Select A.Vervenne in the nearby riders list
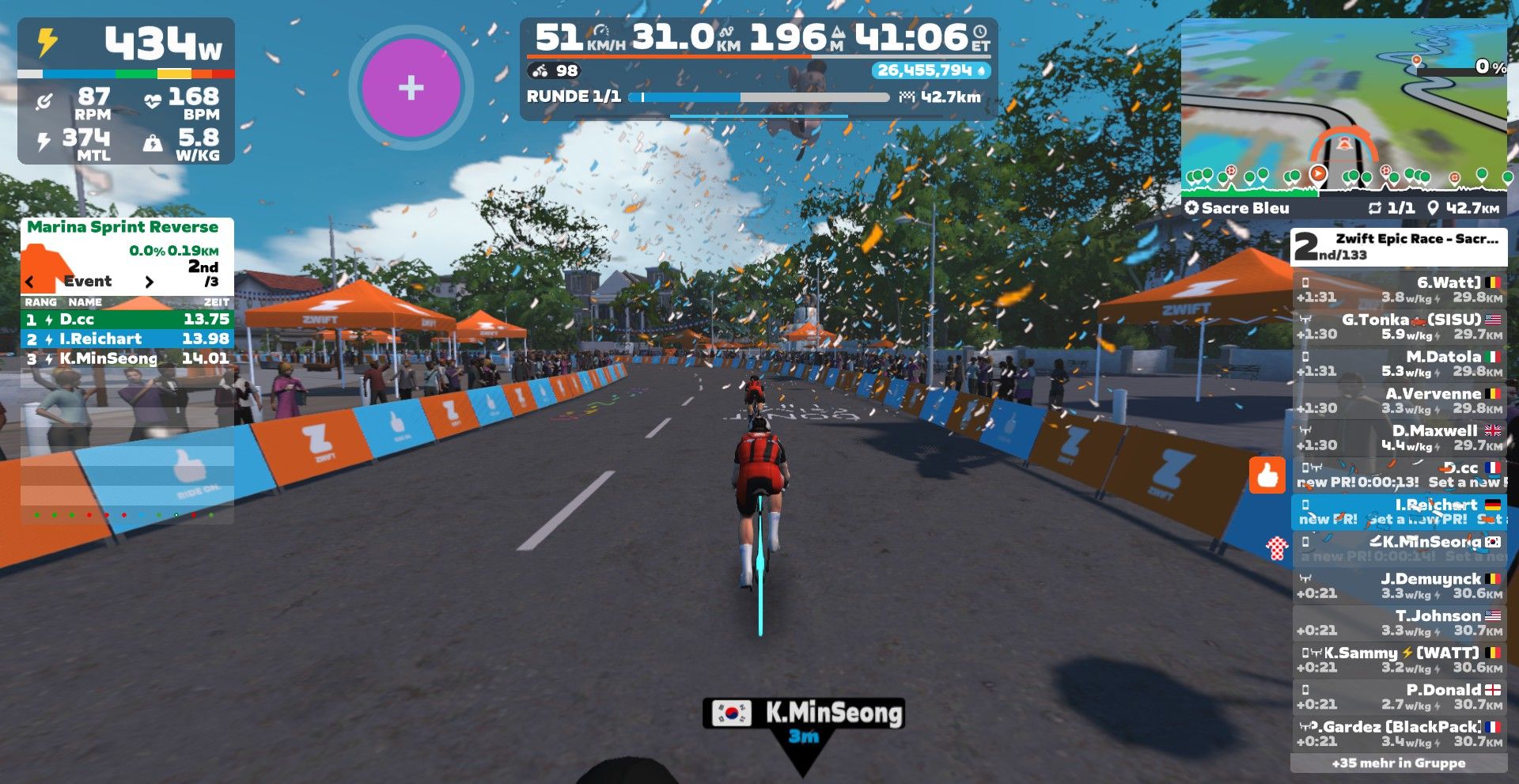The image size is (1519, 784). [1399, 401]
